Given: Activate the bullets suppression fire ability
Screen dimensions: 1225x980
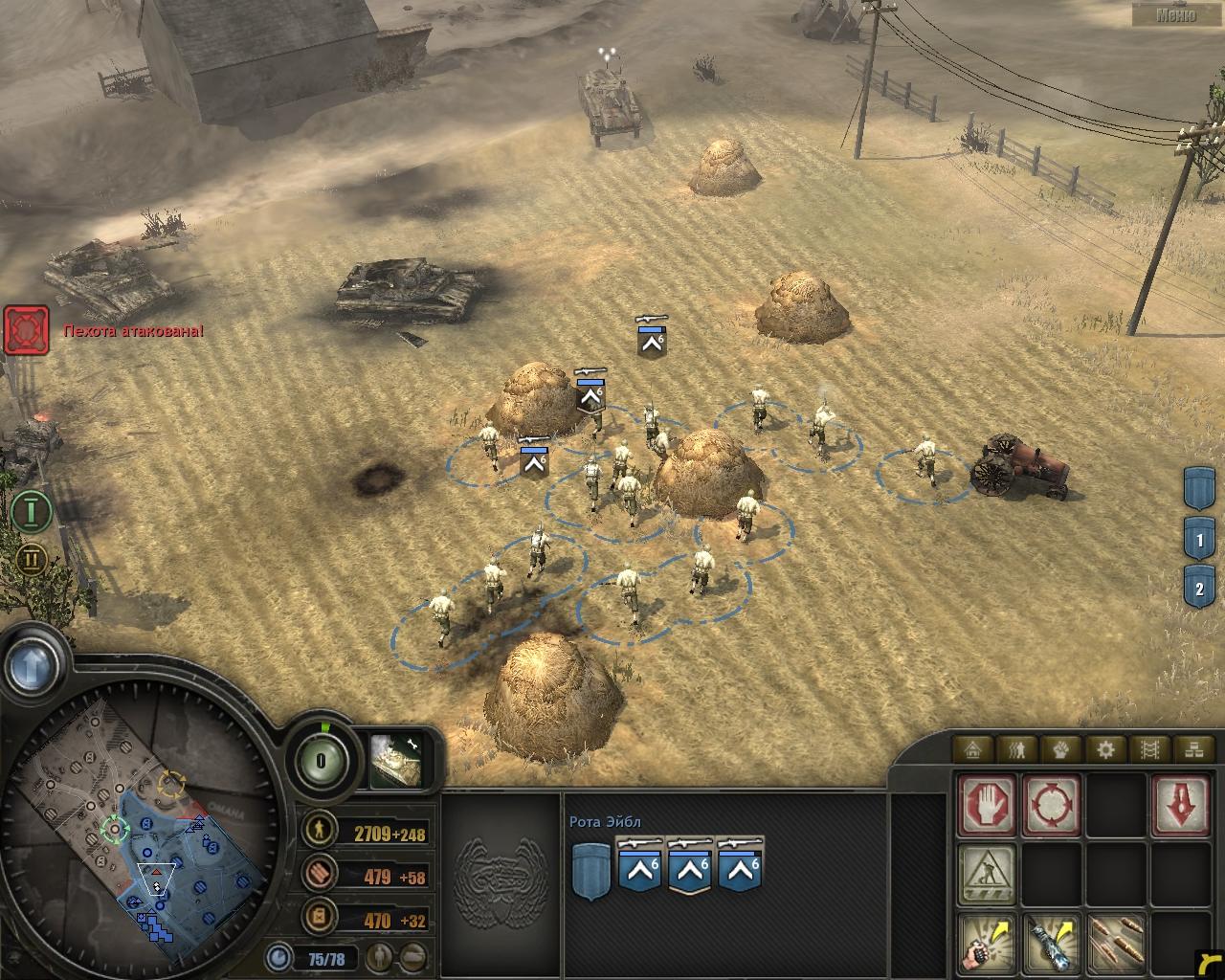Looking at the screenshot, I should point(1115,942).
